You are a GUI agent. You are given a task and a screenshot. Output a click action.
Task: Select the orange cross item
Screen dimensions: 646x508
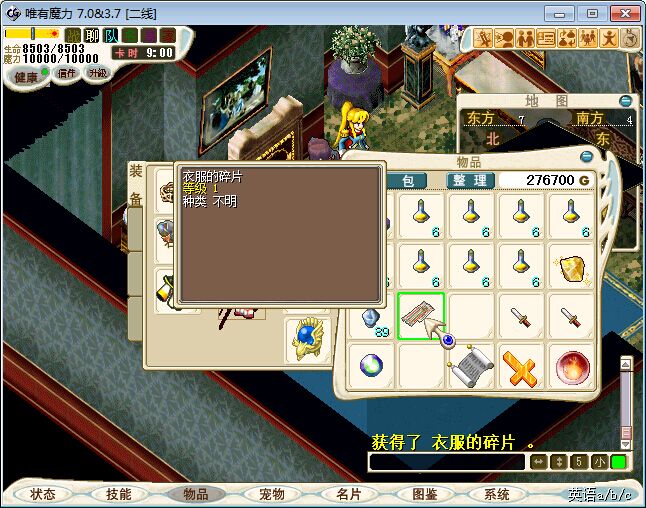521,367
